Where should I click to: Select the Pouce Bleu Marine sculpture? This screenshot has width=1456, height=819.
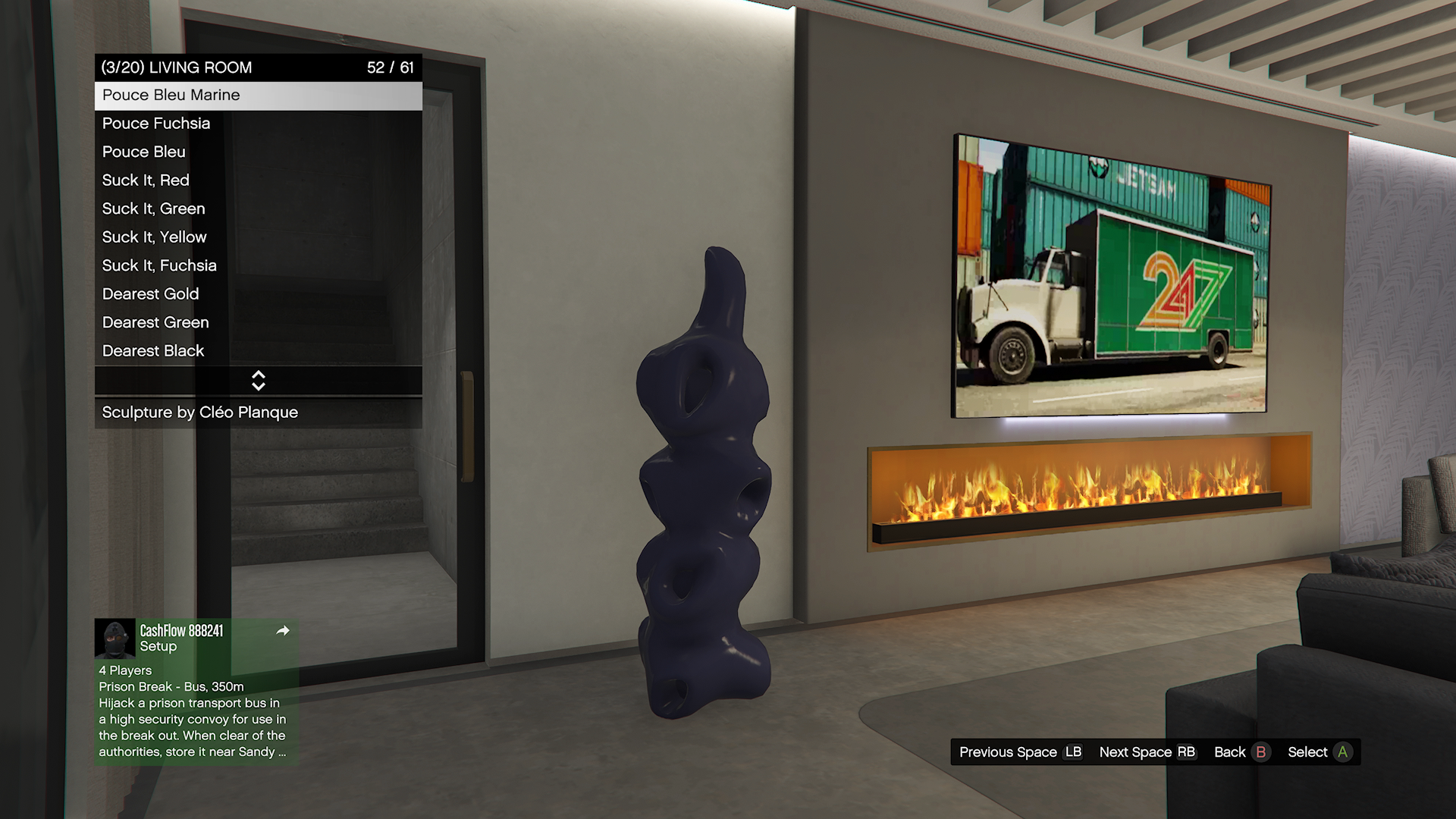coord(258,96)
